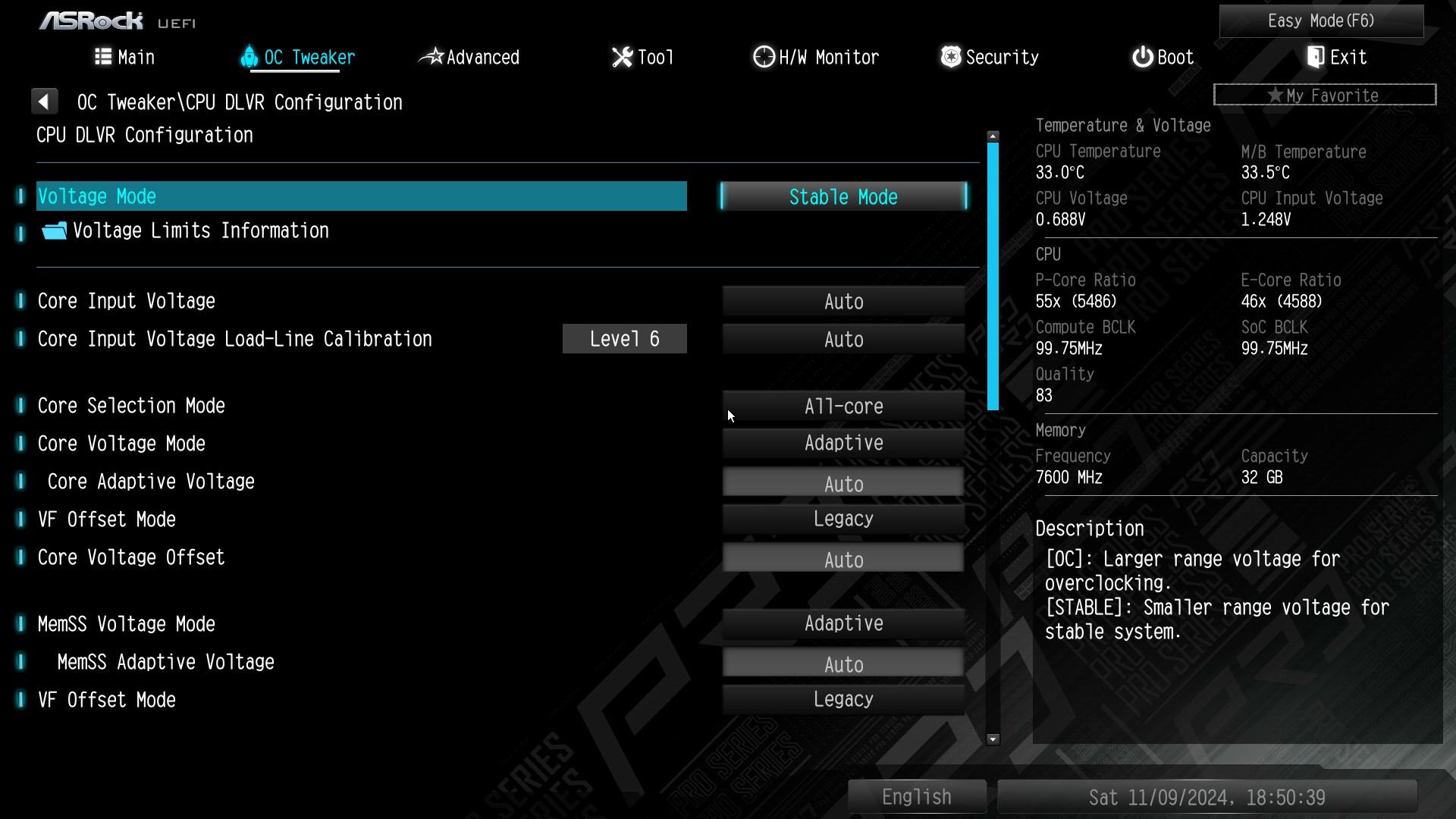The image size is (1456, 819).
Task: Click the My Favorite button
Action: [1324, 94]
